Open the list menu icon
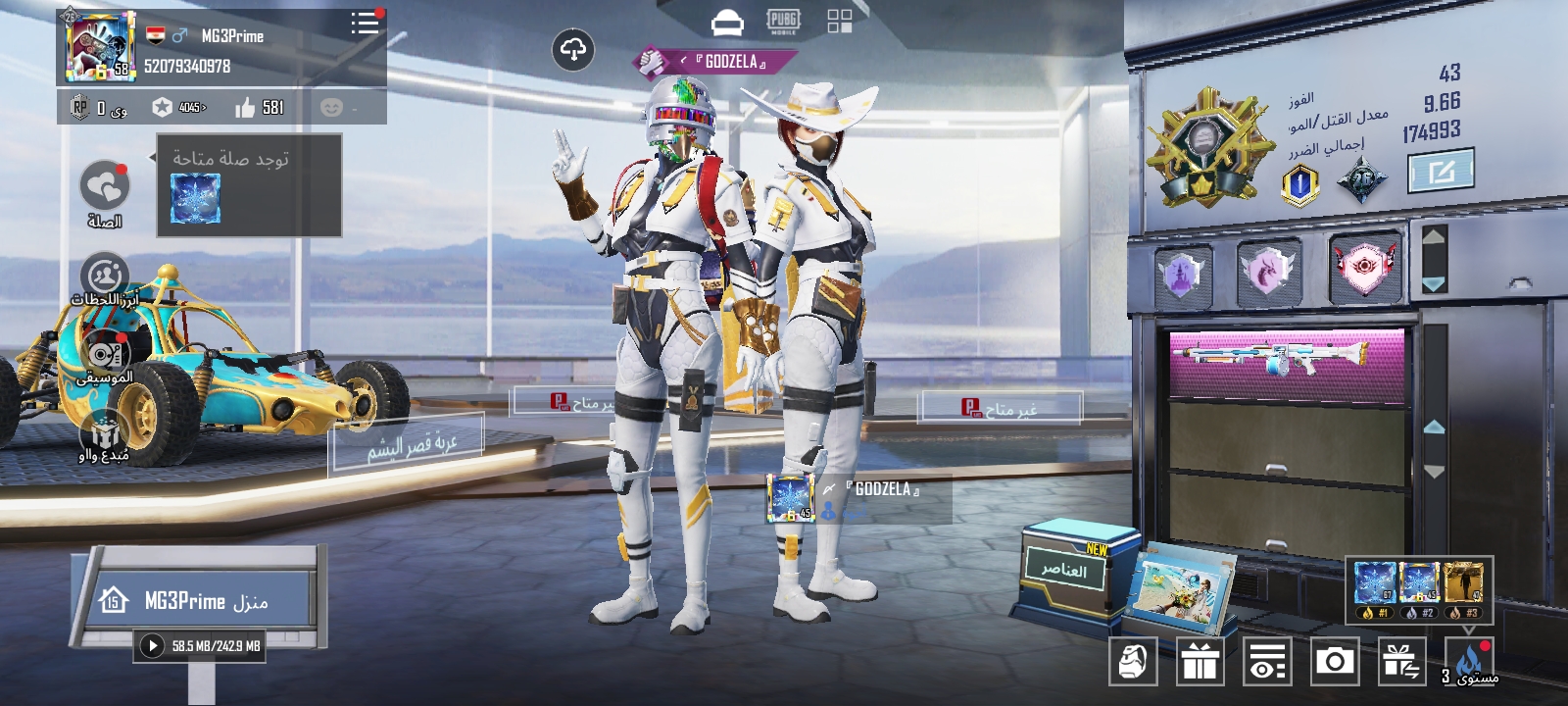The image size is (1568, 706). point(365,24)
